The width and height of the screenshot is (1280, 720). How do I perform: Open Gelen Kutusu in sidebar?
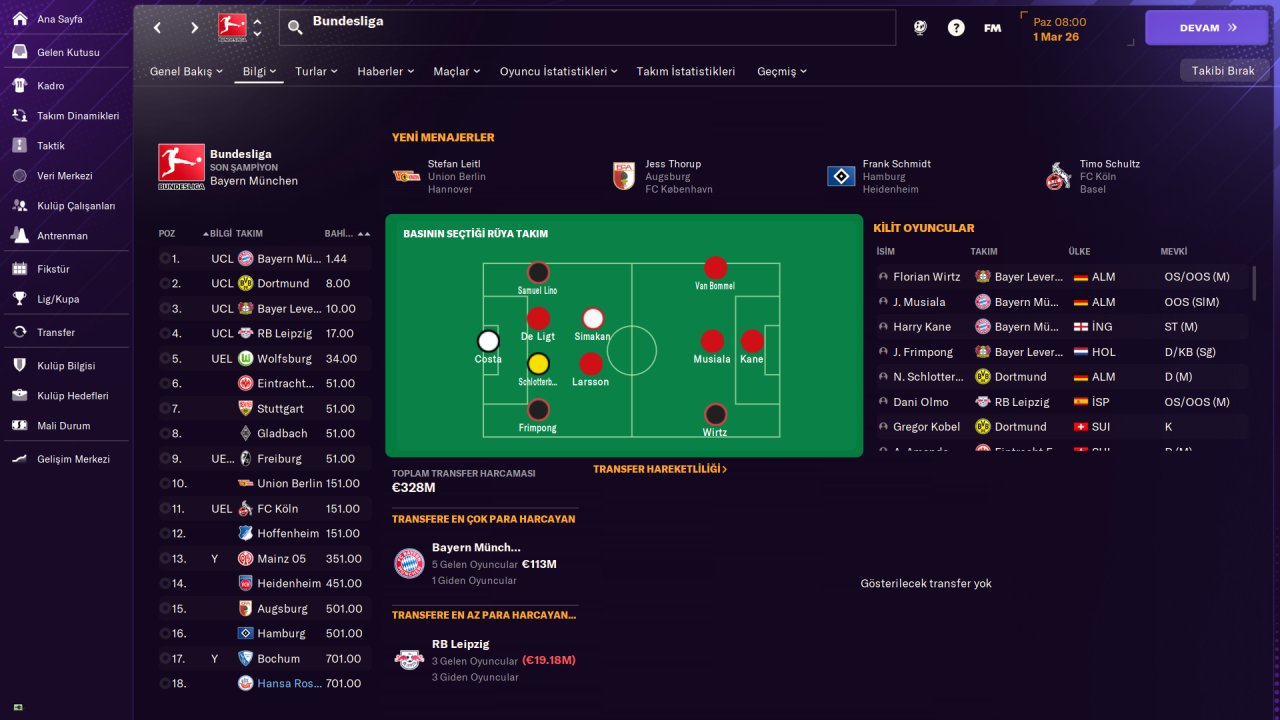click(68, 52)
